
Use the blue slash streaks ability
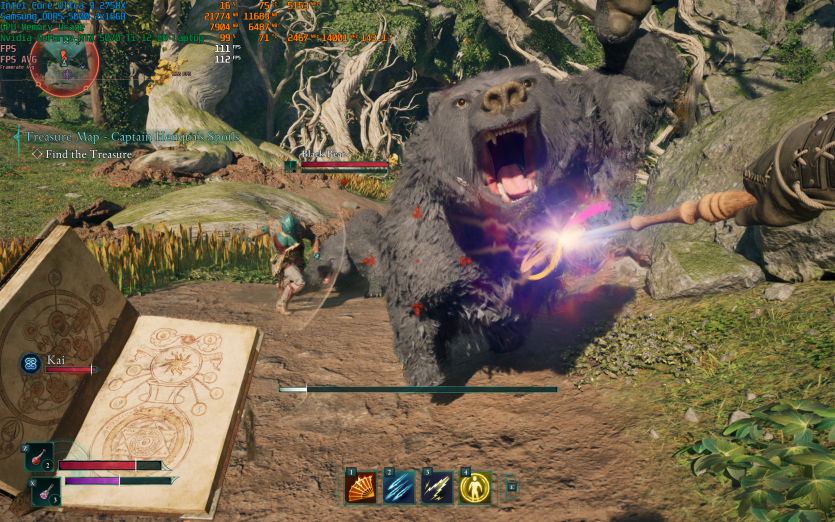point(398,487)
